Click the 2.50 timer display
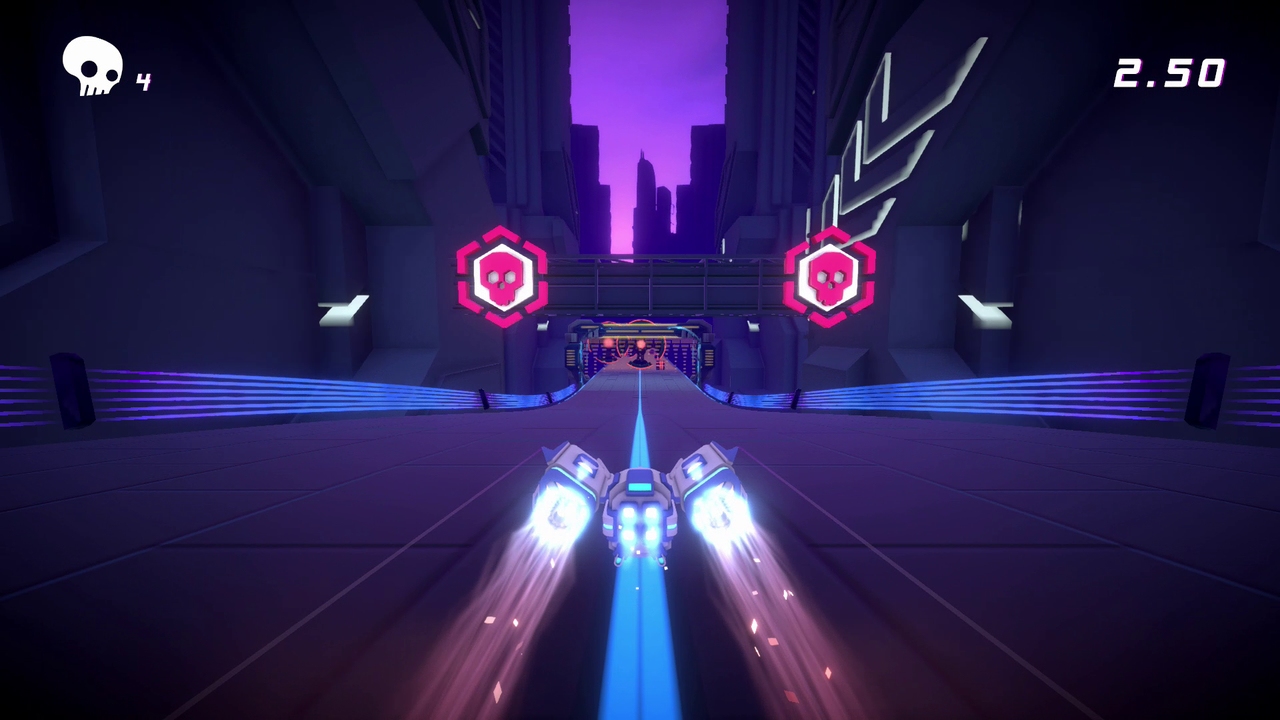The image size is (1280, 720). click(1169, 71)
